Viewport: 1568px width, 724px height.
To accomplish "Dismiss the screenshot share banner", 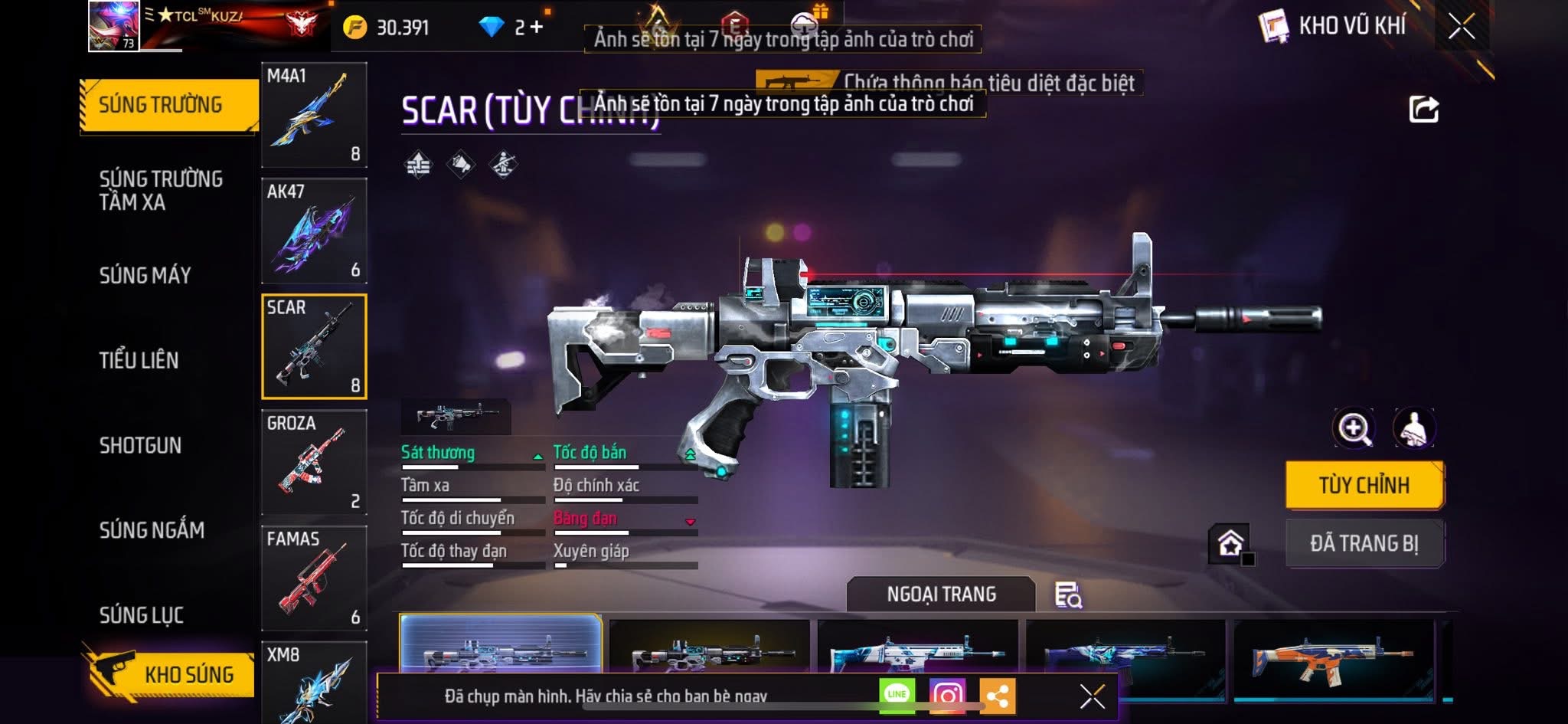I will 1092,696.
